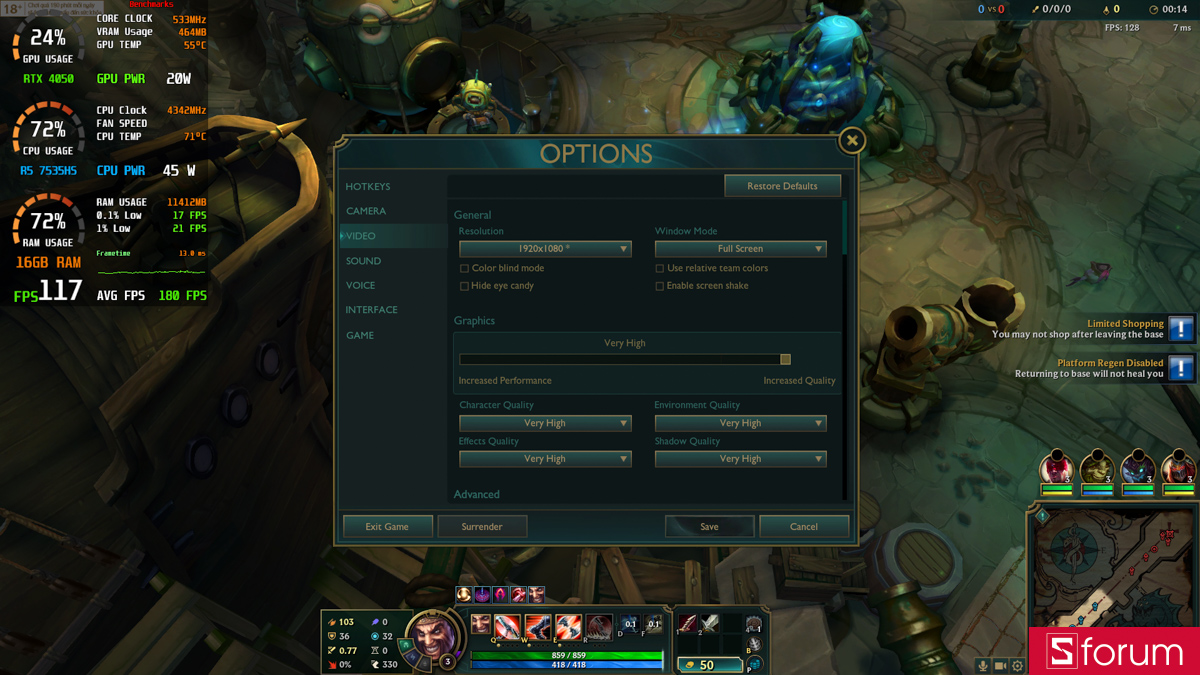
Task: Open the Interface settings section
Action: 371,310
